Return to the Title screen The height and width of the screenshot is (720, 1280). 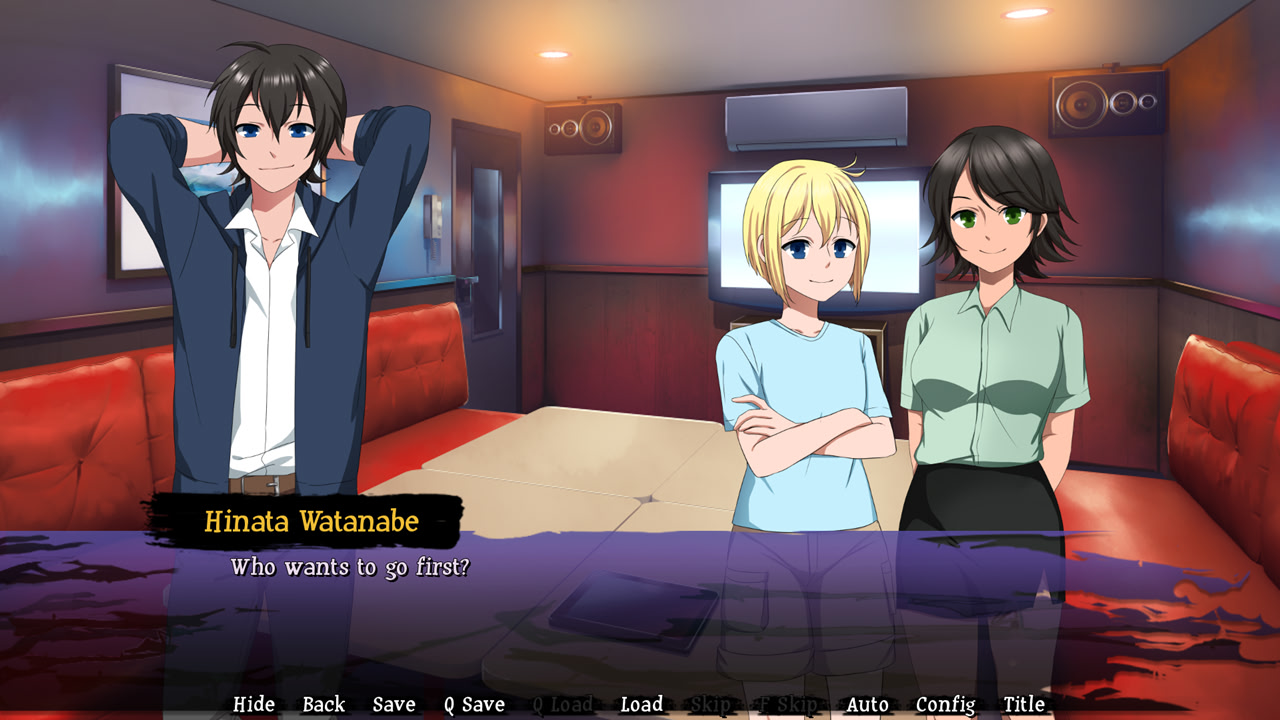pyautogui.click(x=1024, y=704)
